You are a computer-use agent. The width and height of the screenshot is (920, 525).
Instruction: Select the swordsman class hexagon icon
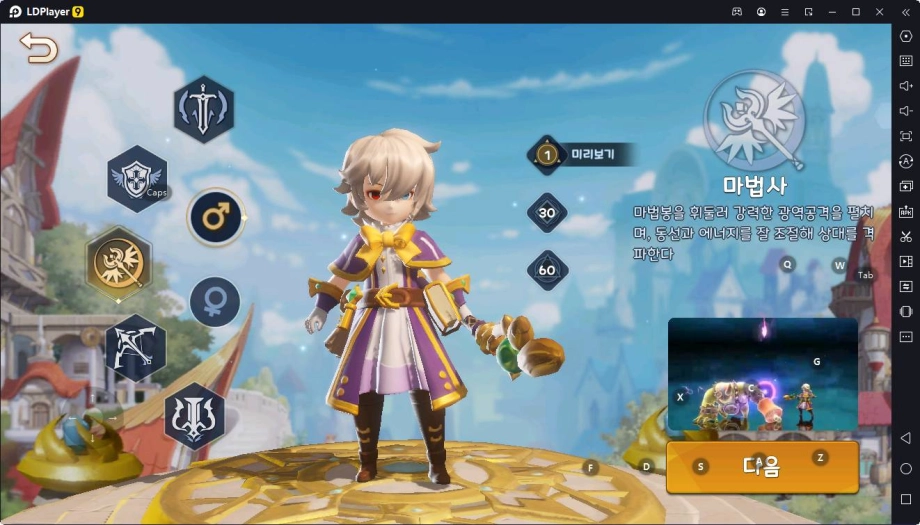[204, 109]
